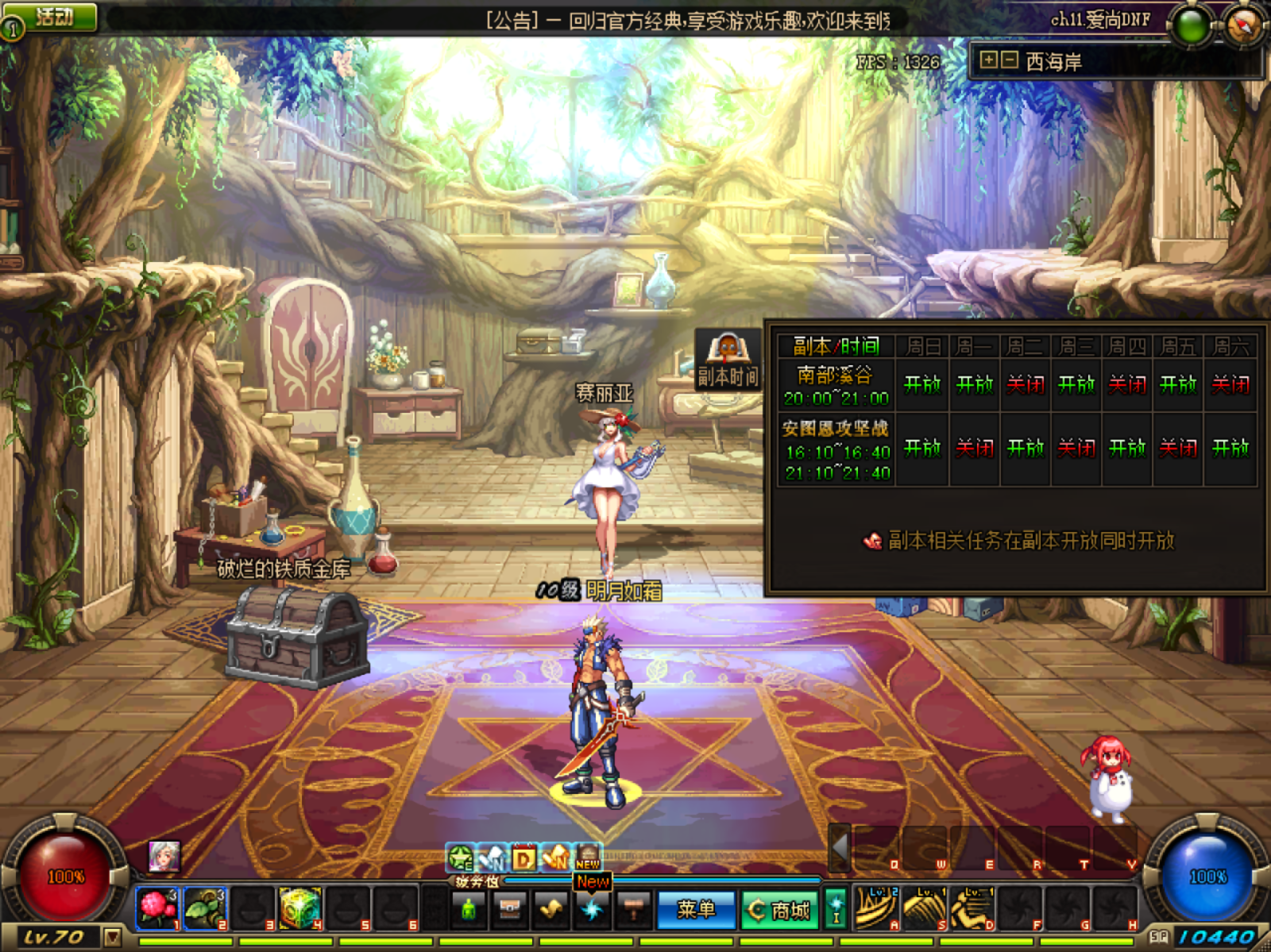Activate the golden skill on key D
Viewport: 1271px width, 952px height.
coord(971,907)
